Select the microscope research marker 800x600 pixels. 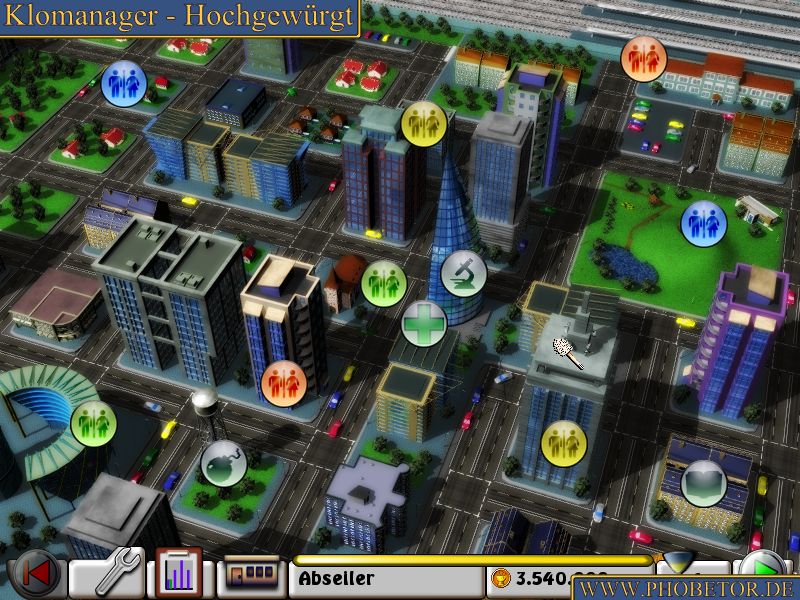click(464, 270)
